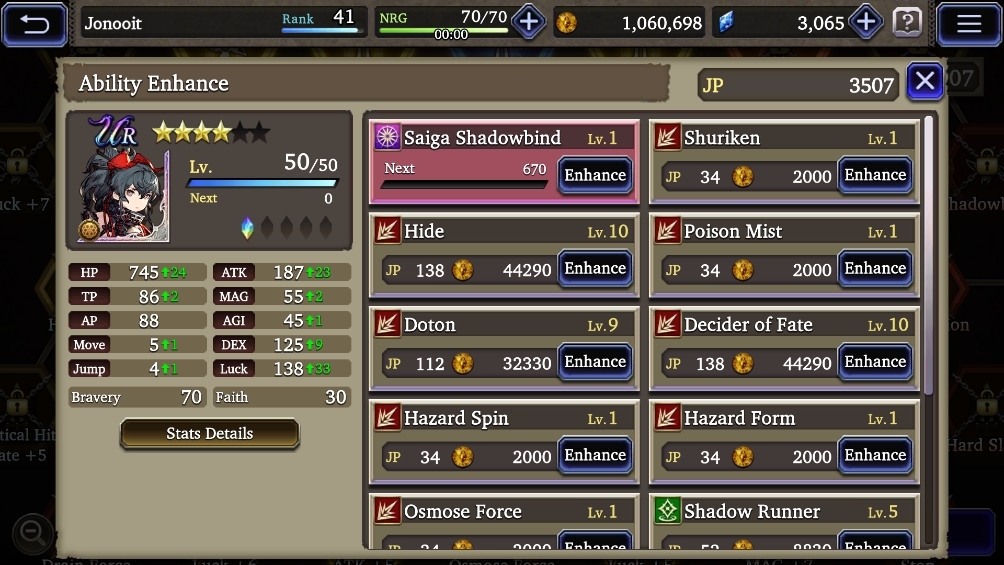Viewport: 1004px width, 565px height.
Task: Enhance the Decider of Fate ability
Action: coord(874,362)
